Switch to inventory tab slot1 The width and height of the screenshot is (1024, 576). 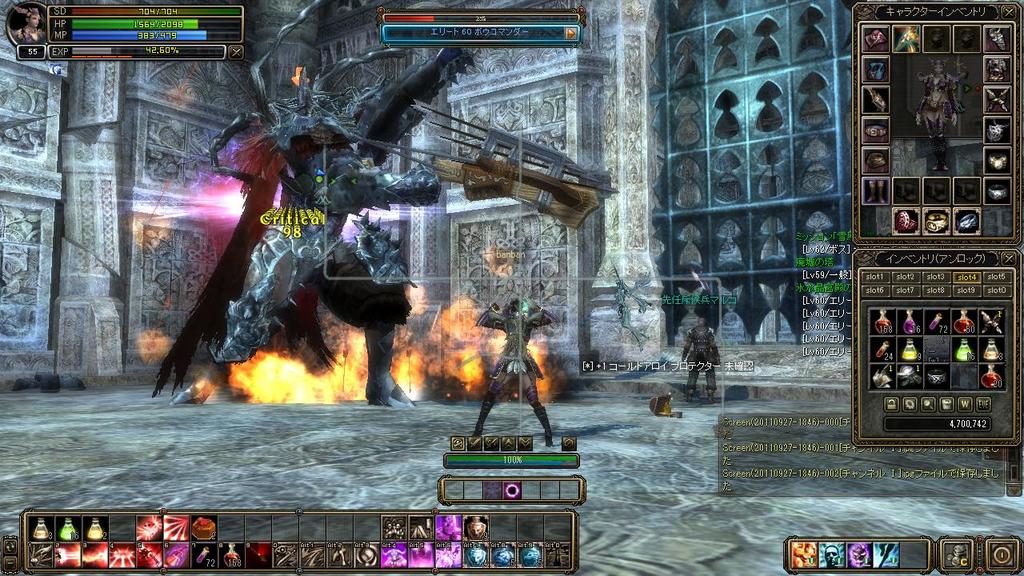875,277
